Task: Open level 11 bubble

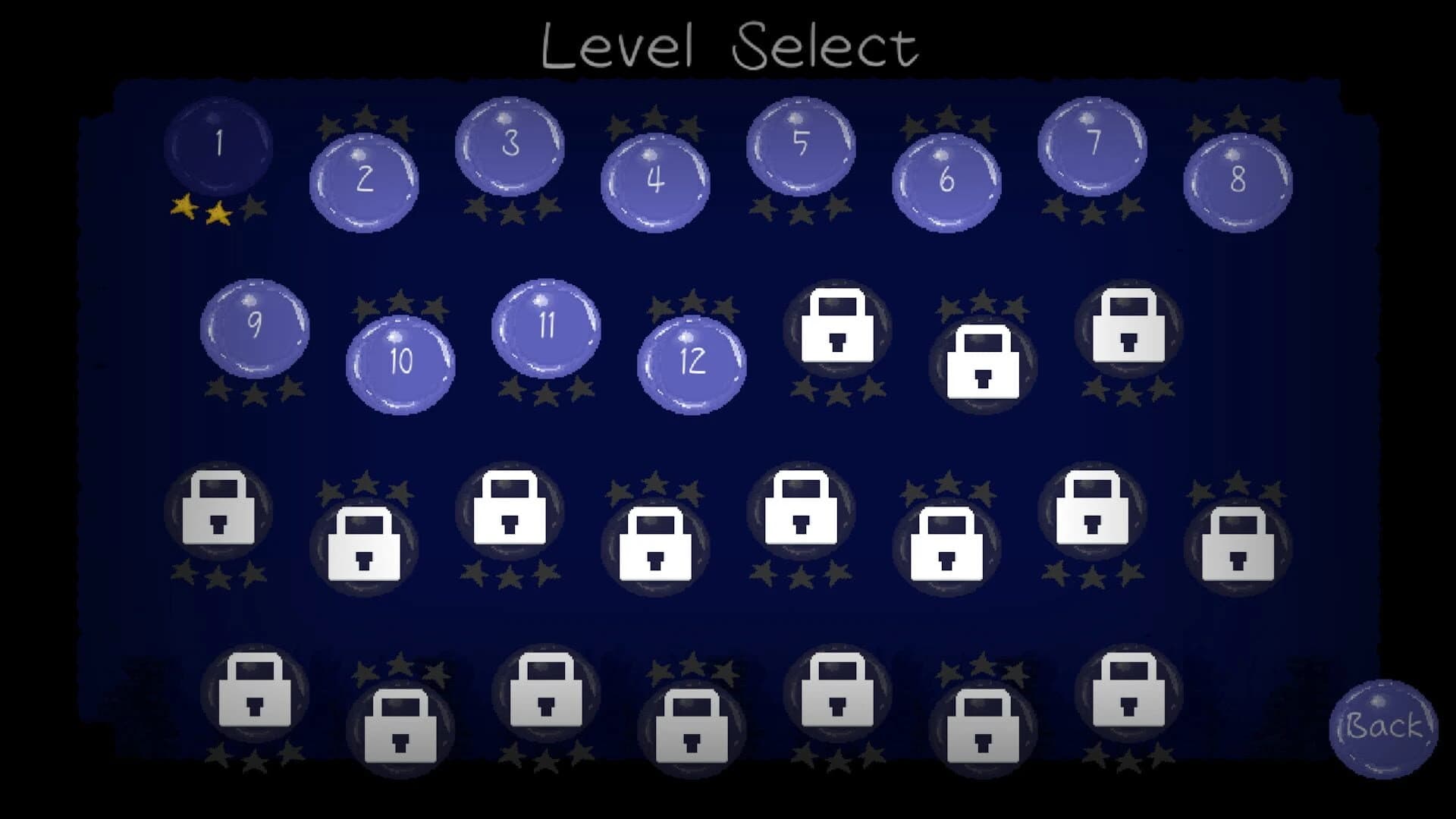Action: pos(546,326)
